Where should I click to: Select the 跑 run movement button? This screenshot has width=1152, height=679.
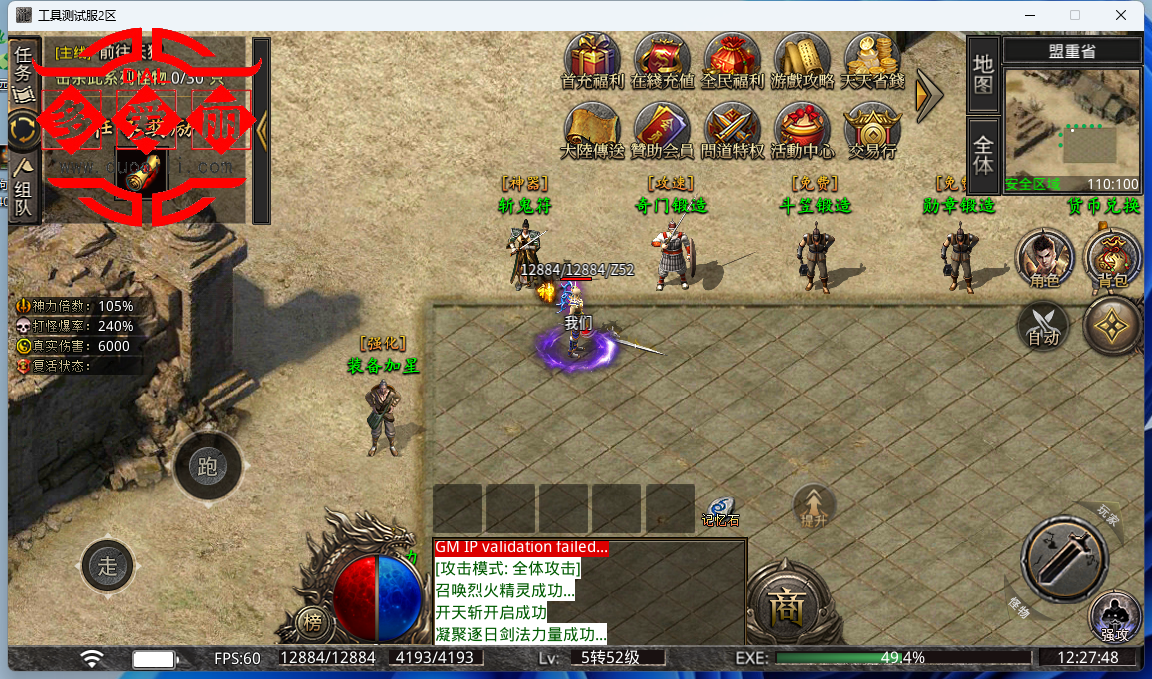pyautogui.click(x=208, y=466)
